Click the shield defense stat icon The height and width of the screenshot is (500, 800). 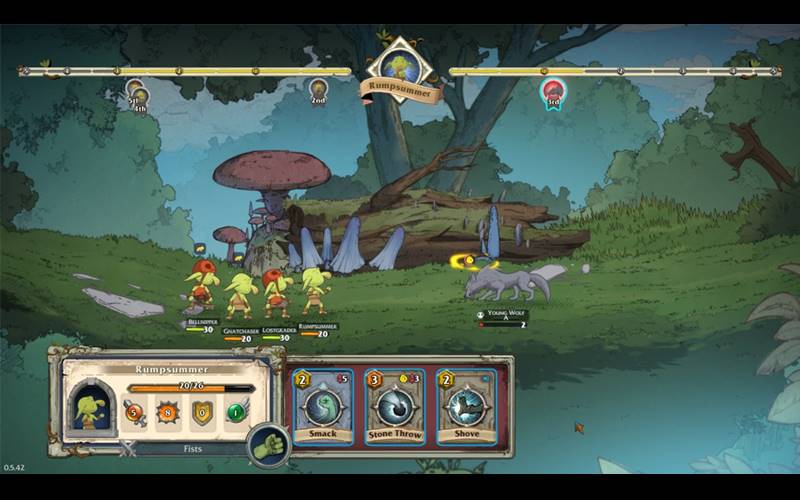201,411
